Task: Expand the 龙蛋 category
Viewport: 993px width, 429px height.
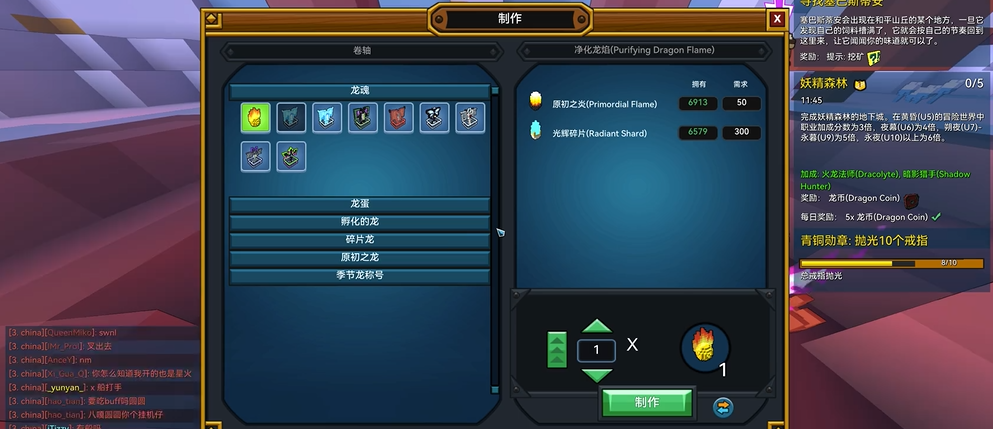Action: (x=360, y=204)
